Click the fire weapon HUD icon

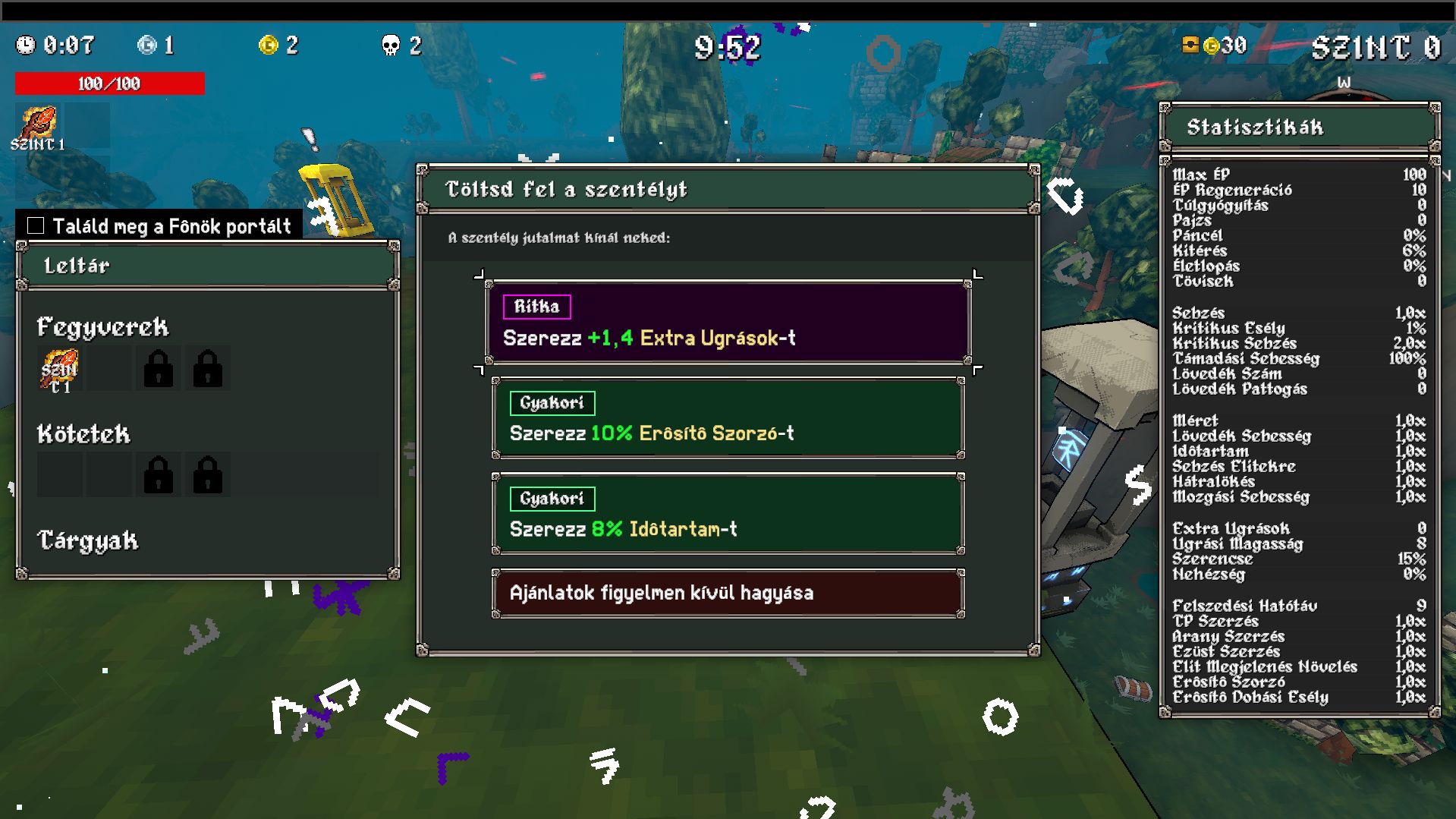click(38, 126)
